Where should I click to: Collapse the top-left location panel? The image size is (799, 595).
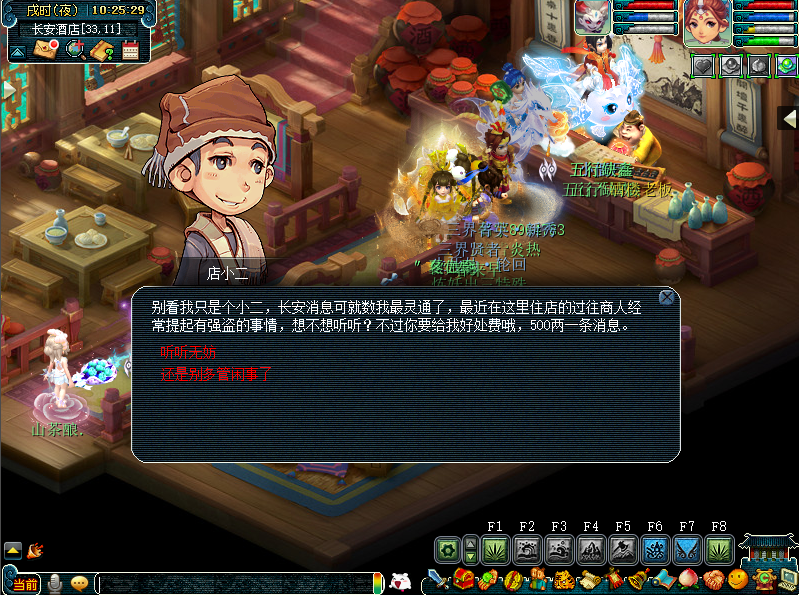[18, 50]
